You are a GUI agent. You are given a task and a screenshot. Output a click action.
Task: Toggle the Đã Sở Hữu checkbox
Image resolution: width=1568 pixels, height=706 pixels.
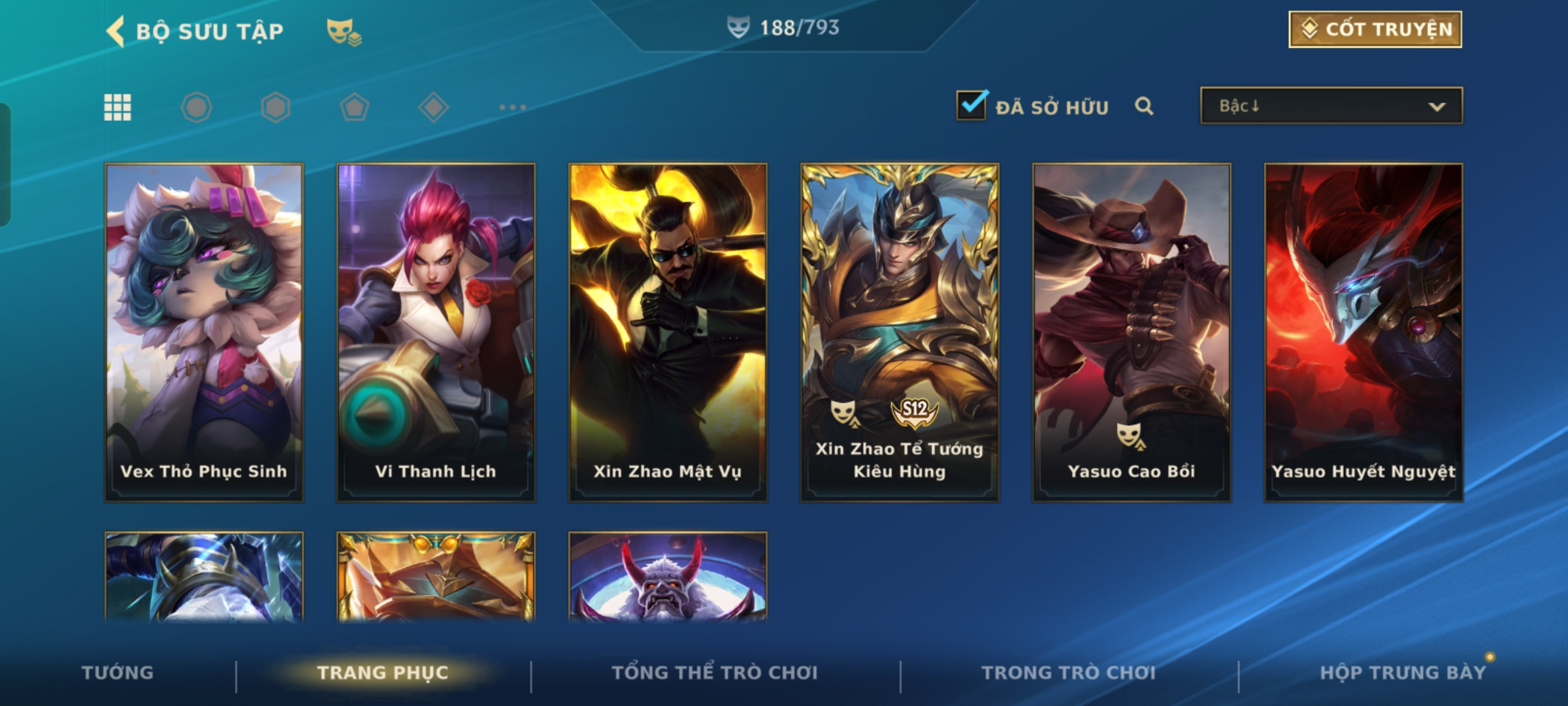tap(972, 105)
